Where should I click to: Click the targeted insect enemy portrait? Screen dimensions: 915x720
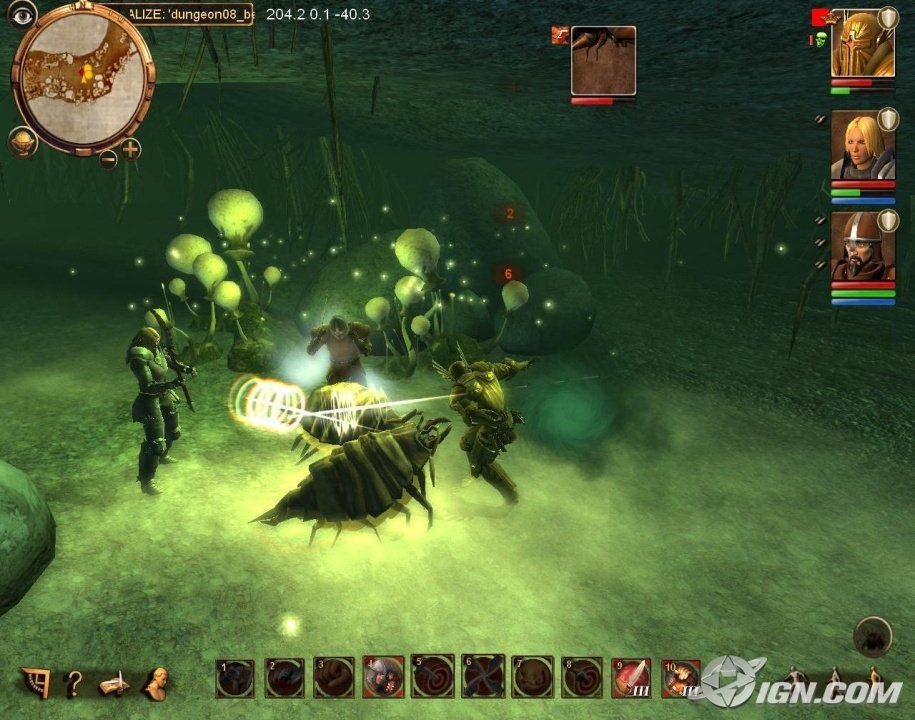[603, 60]
